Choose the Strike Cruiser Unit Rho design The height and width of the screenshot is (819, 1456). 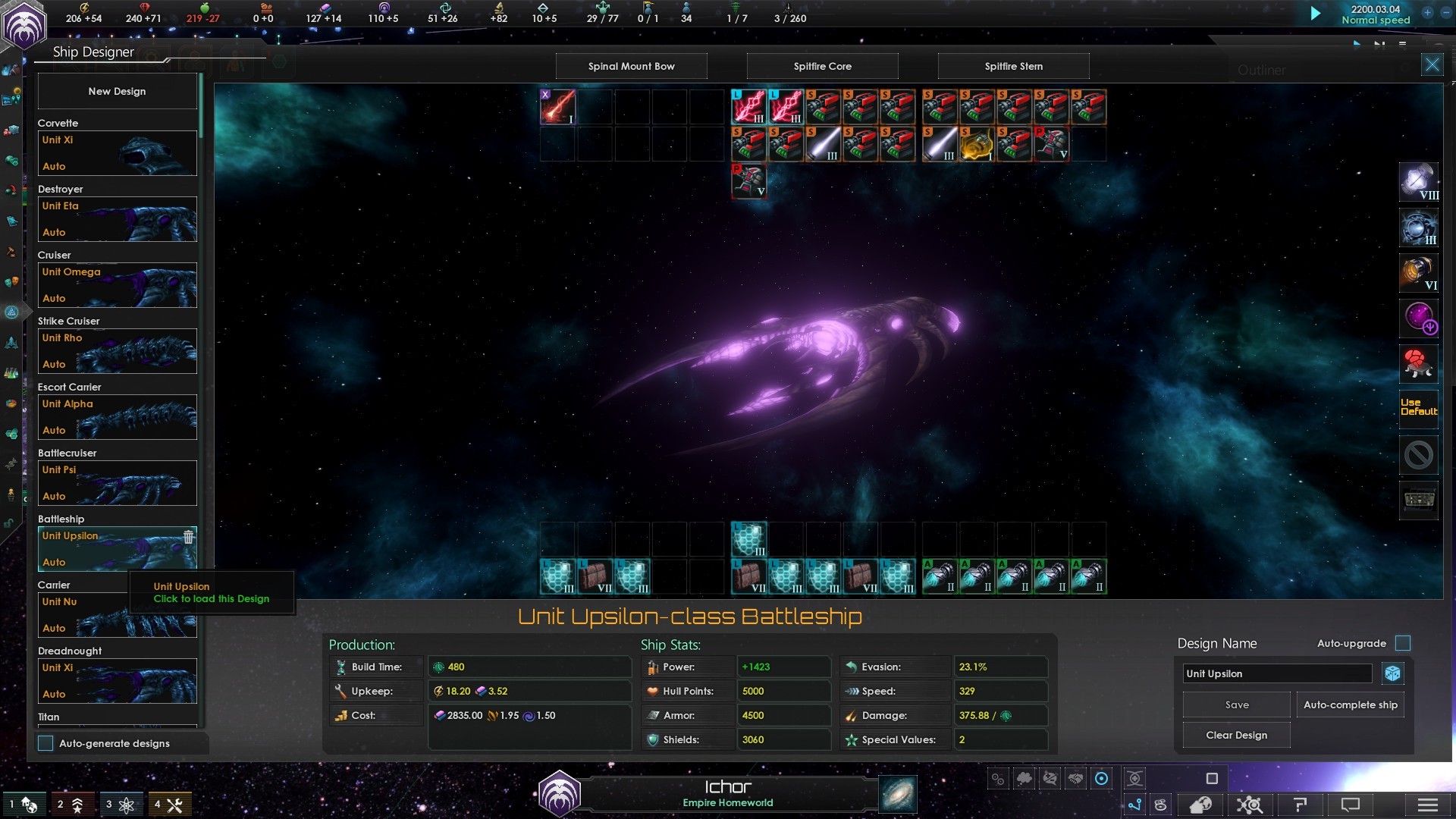117,351
